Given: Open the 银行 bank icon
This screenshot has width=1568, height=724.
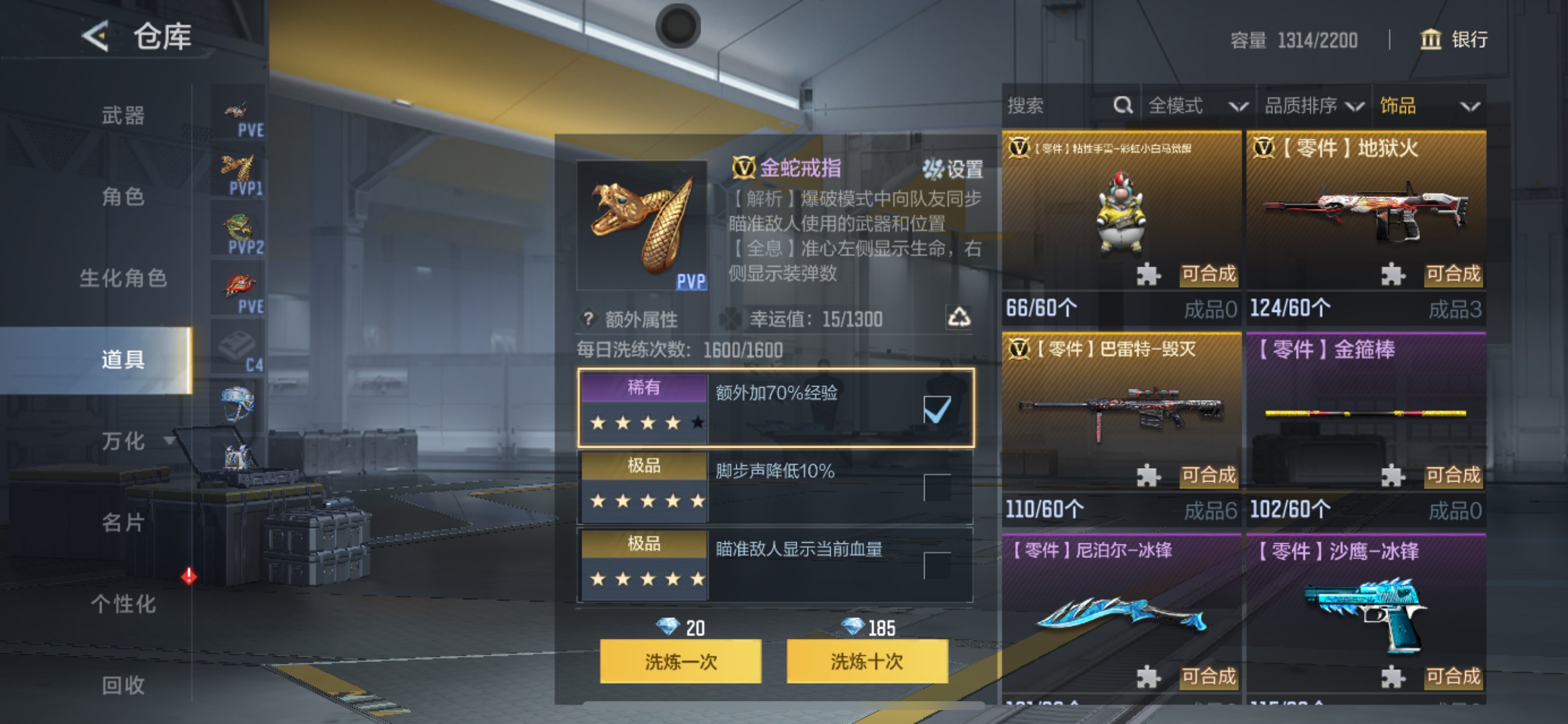Looking at the screenshot, I should 1430,40.
